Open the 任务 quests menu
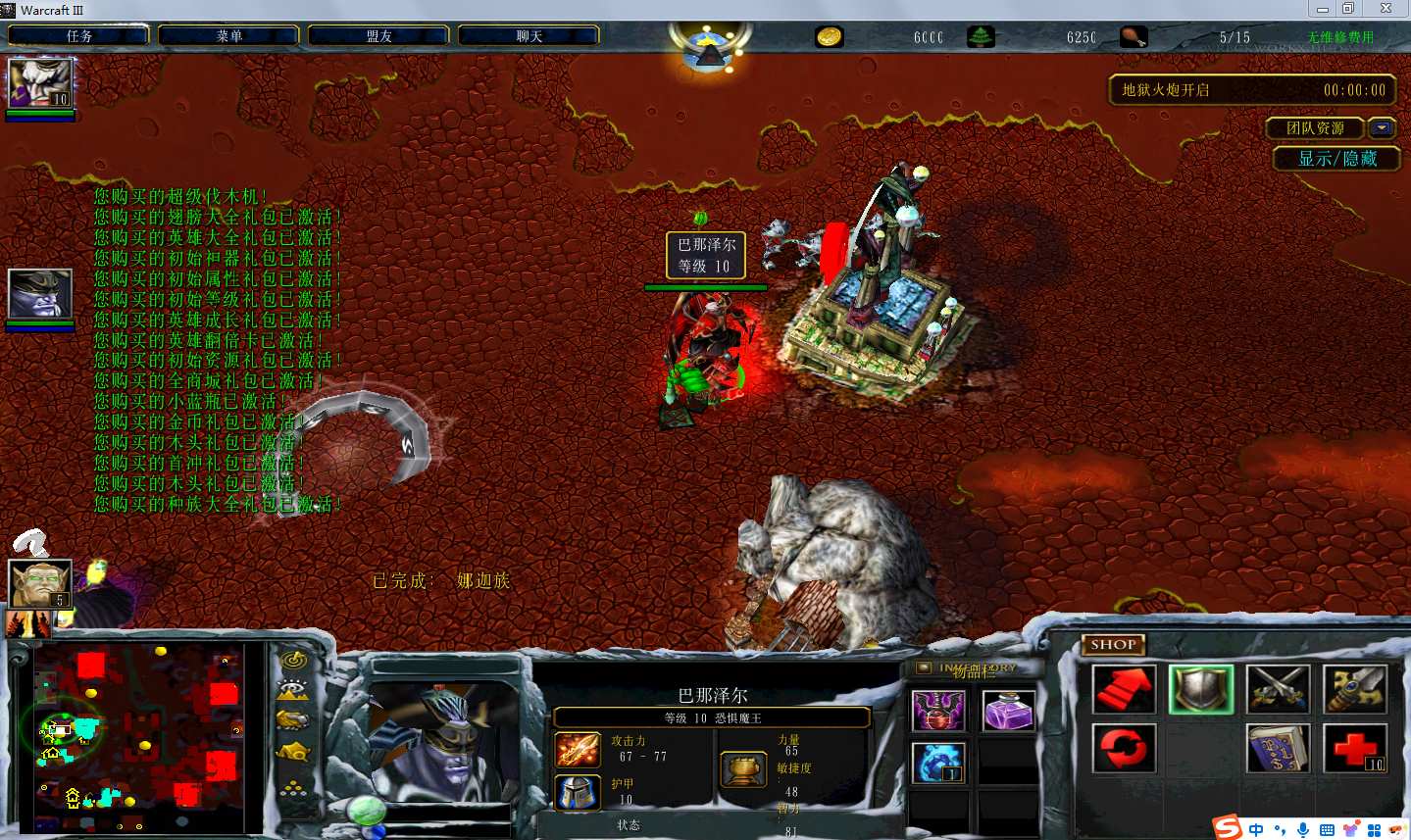 coord(79,36)
